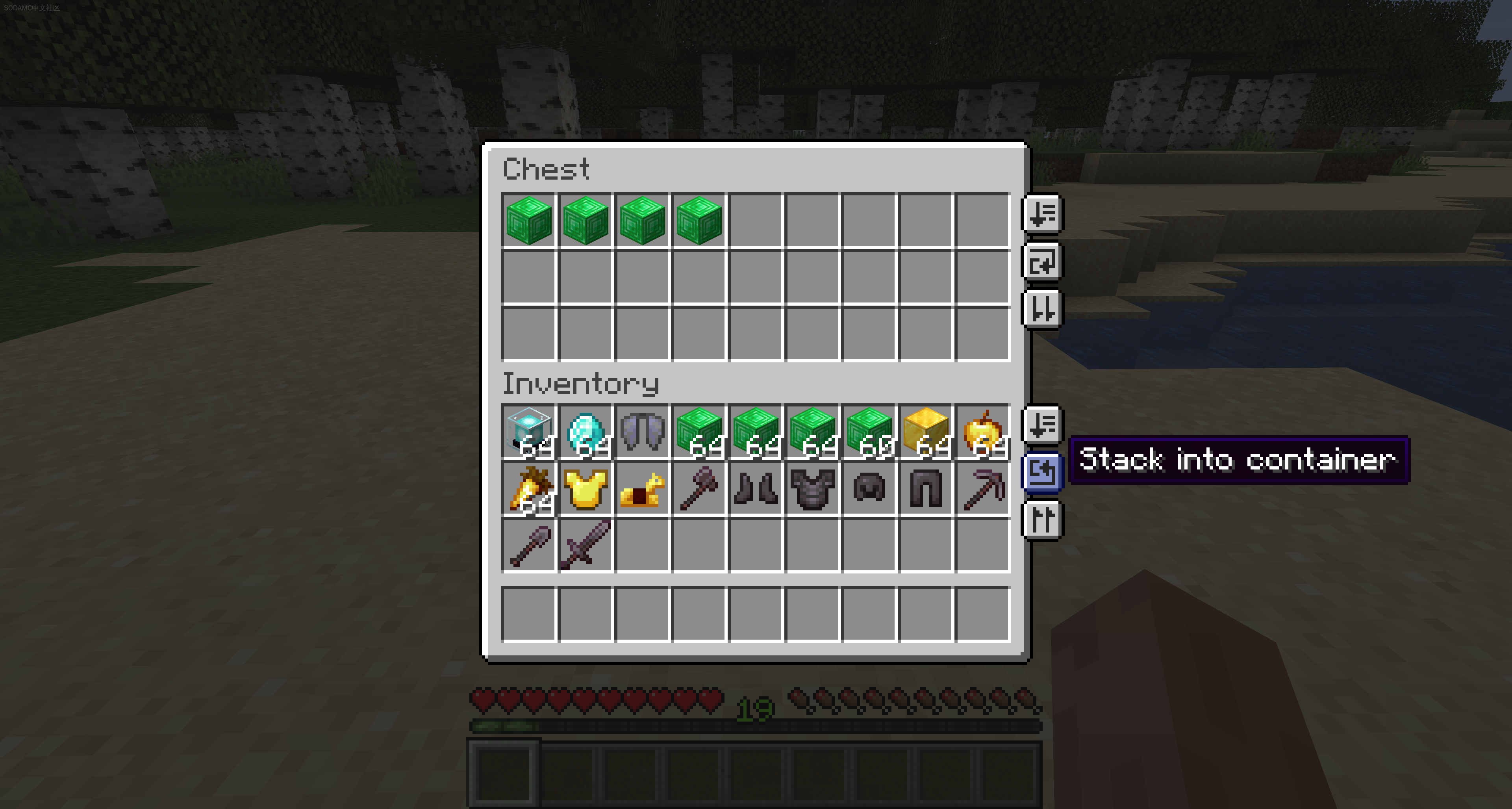
Task: Select the gold block stack
Action: tap(926, 432)
